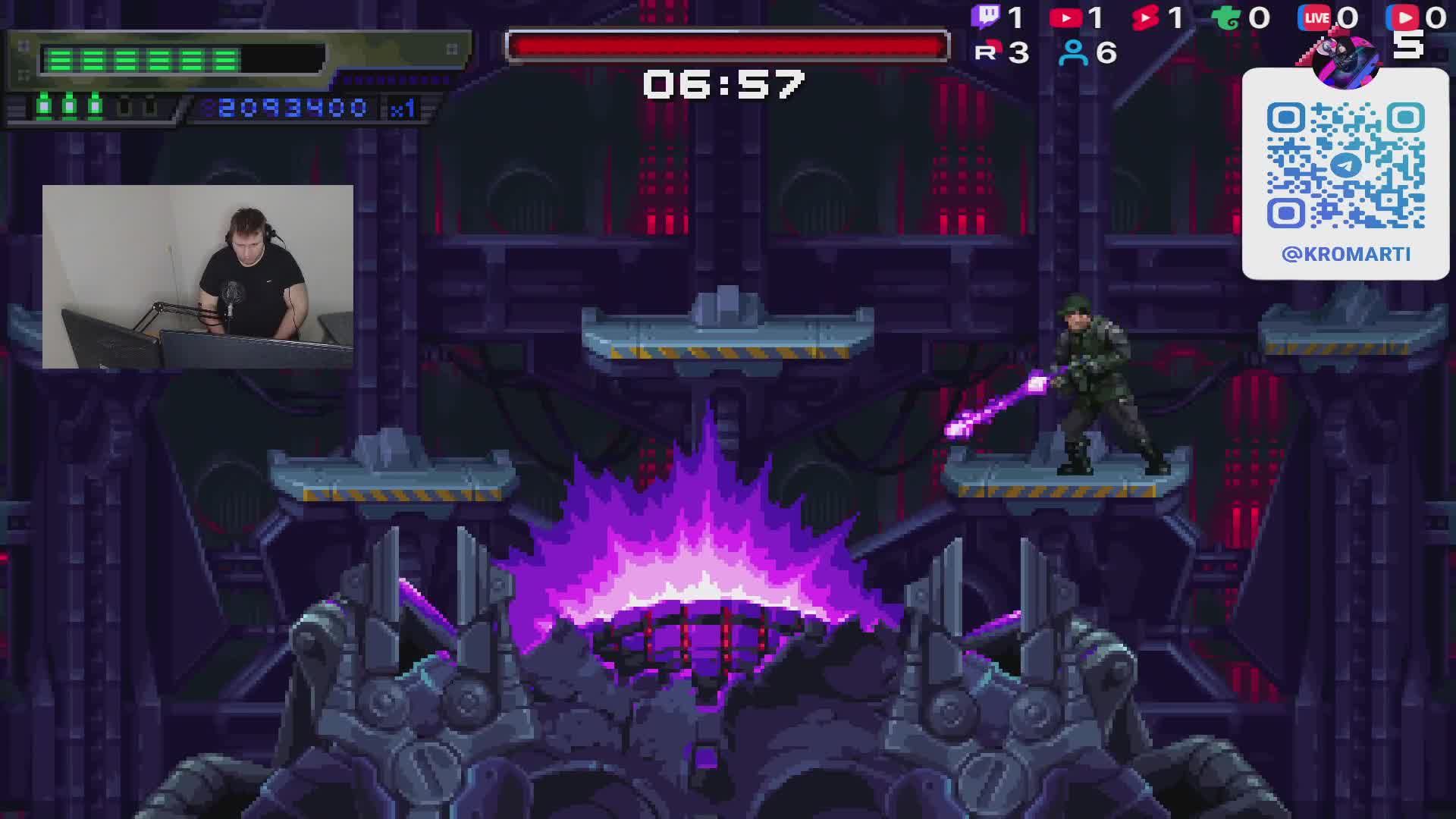This screenshot has height=819, width=1456.
Task: Select the streamer webcam feed
Action: pyautogui.click(x=197, y=277)
